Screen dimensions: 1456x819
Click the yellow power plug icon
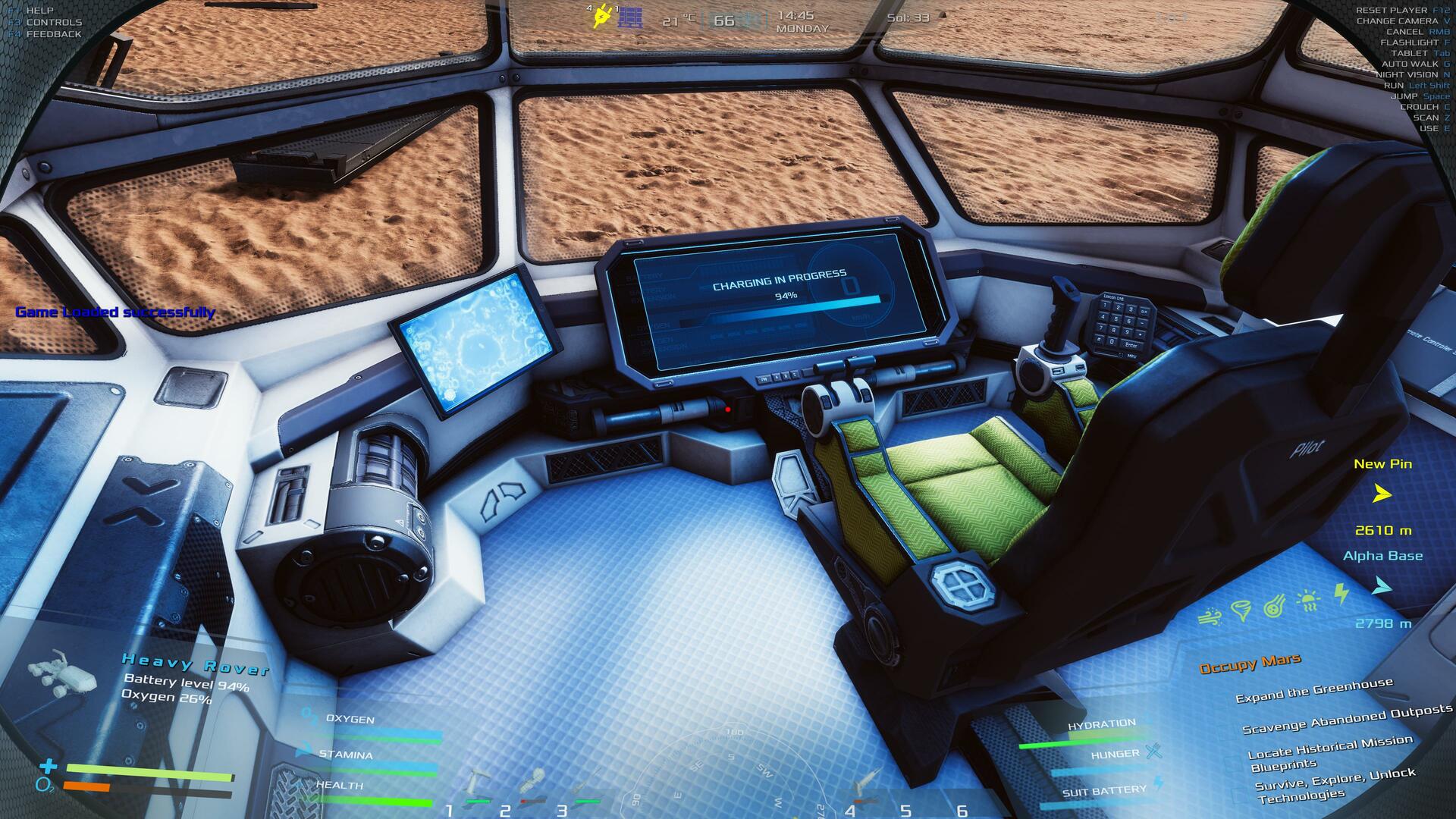point(602,15)
